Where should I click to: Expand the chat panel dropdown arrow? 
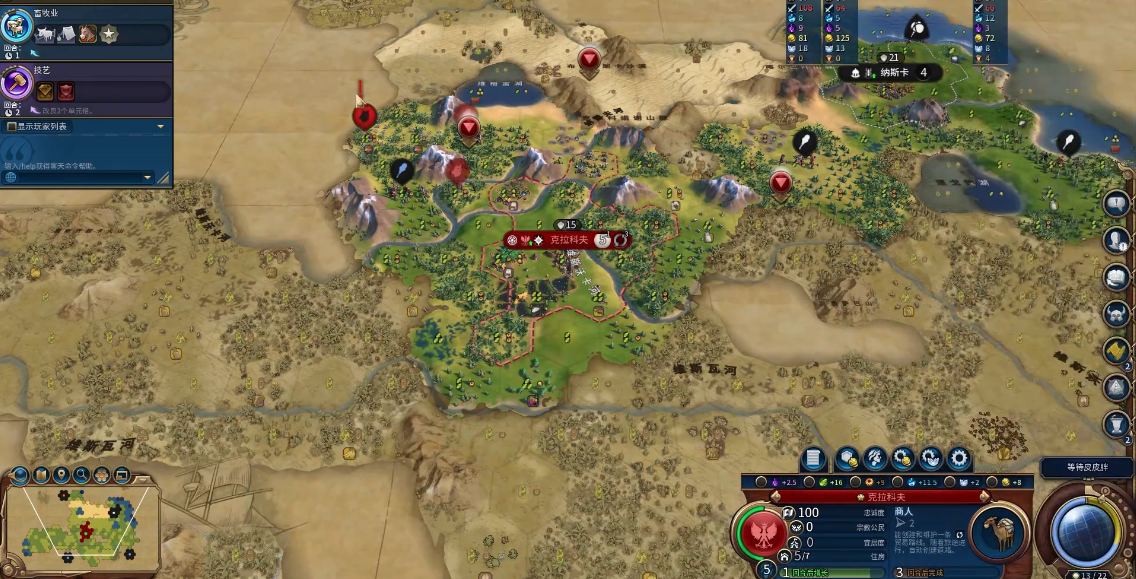click(148, 178)
